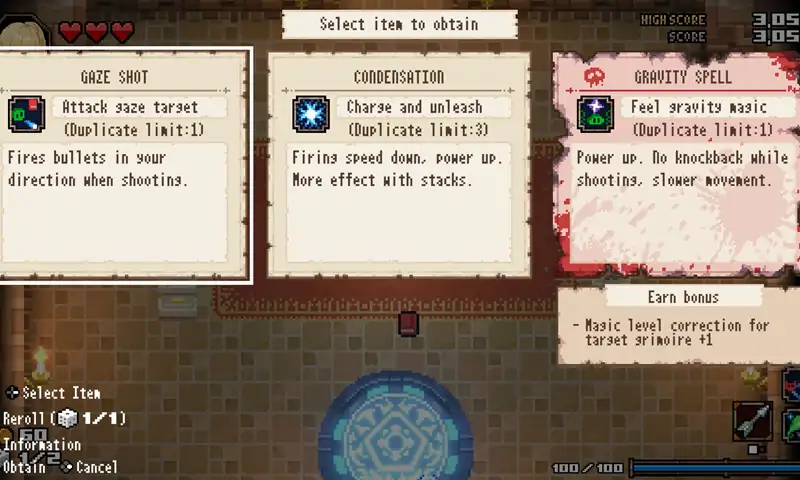Click the Gravity Spell purple star icon

[x=595, y=114]
